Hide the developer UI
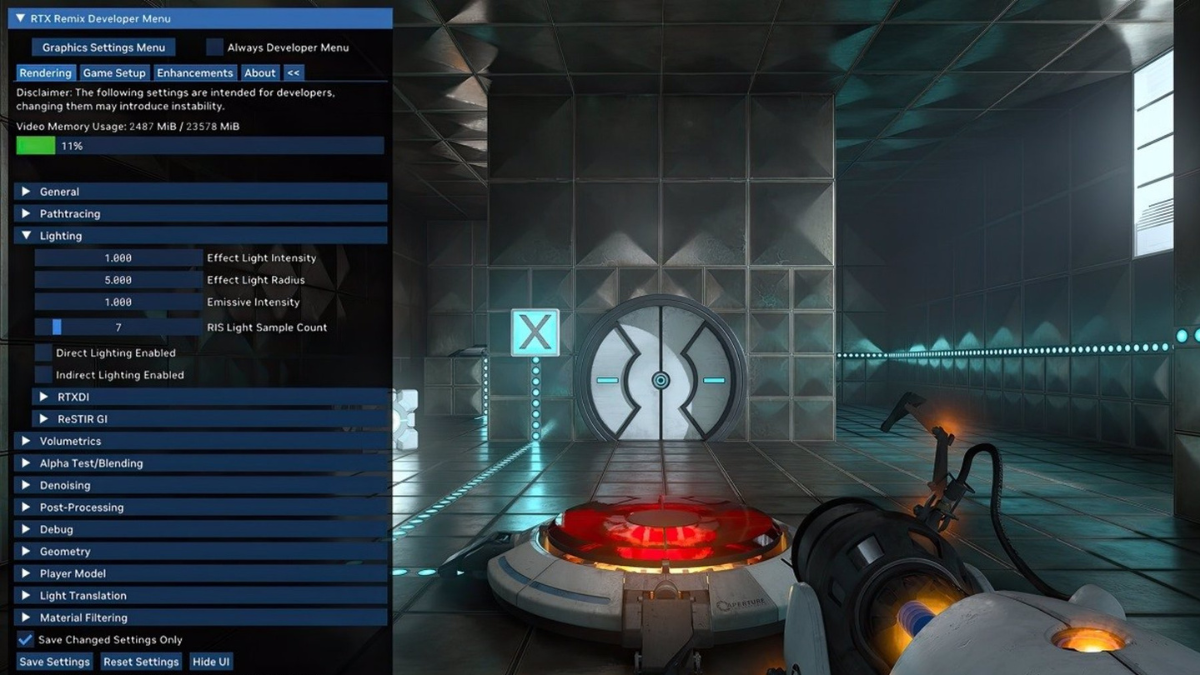This screenshot has width=1200, height=675. [211, 662]
